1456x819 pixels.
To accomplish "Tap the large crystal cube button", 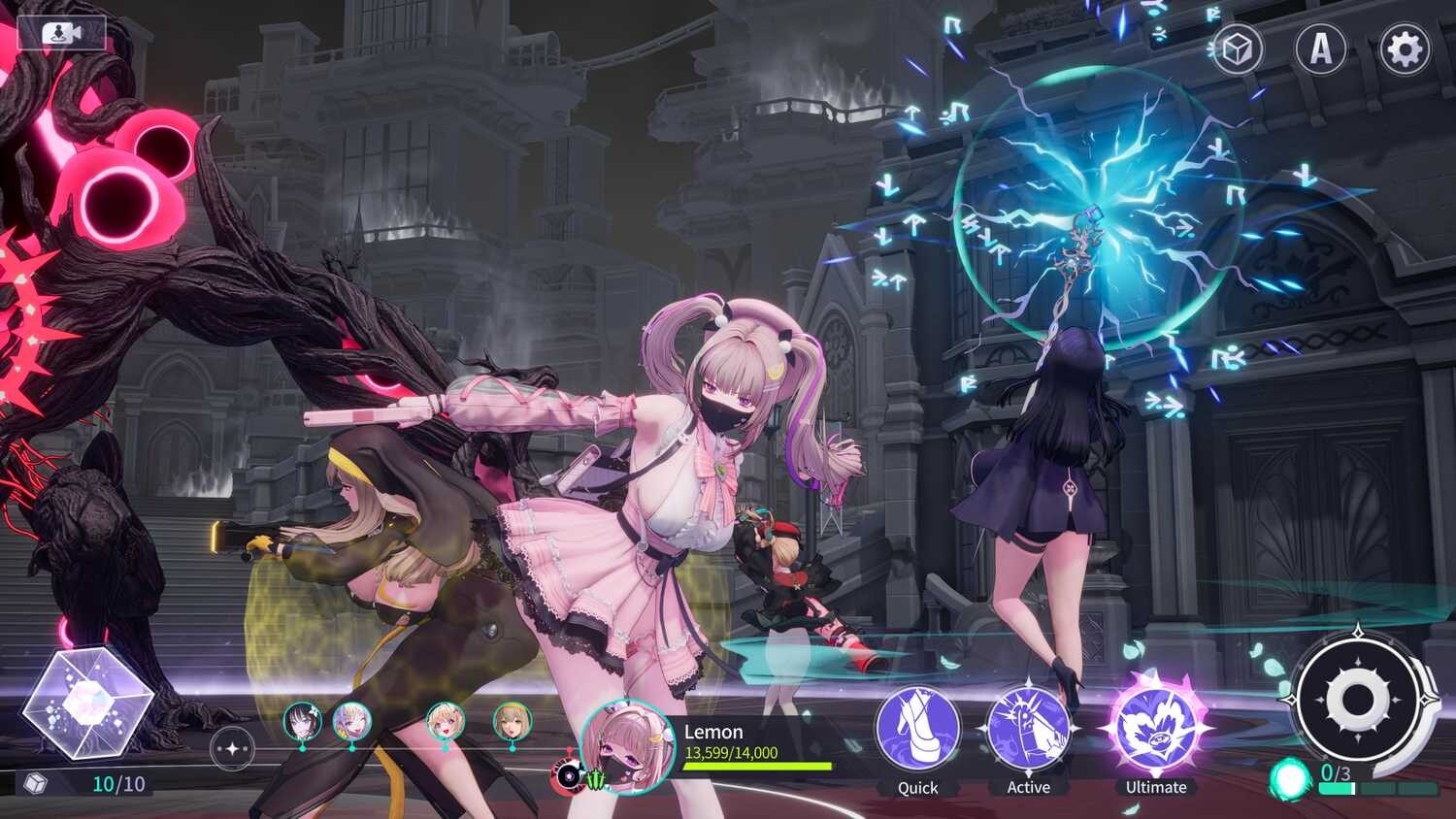I will tap(87, 699).
